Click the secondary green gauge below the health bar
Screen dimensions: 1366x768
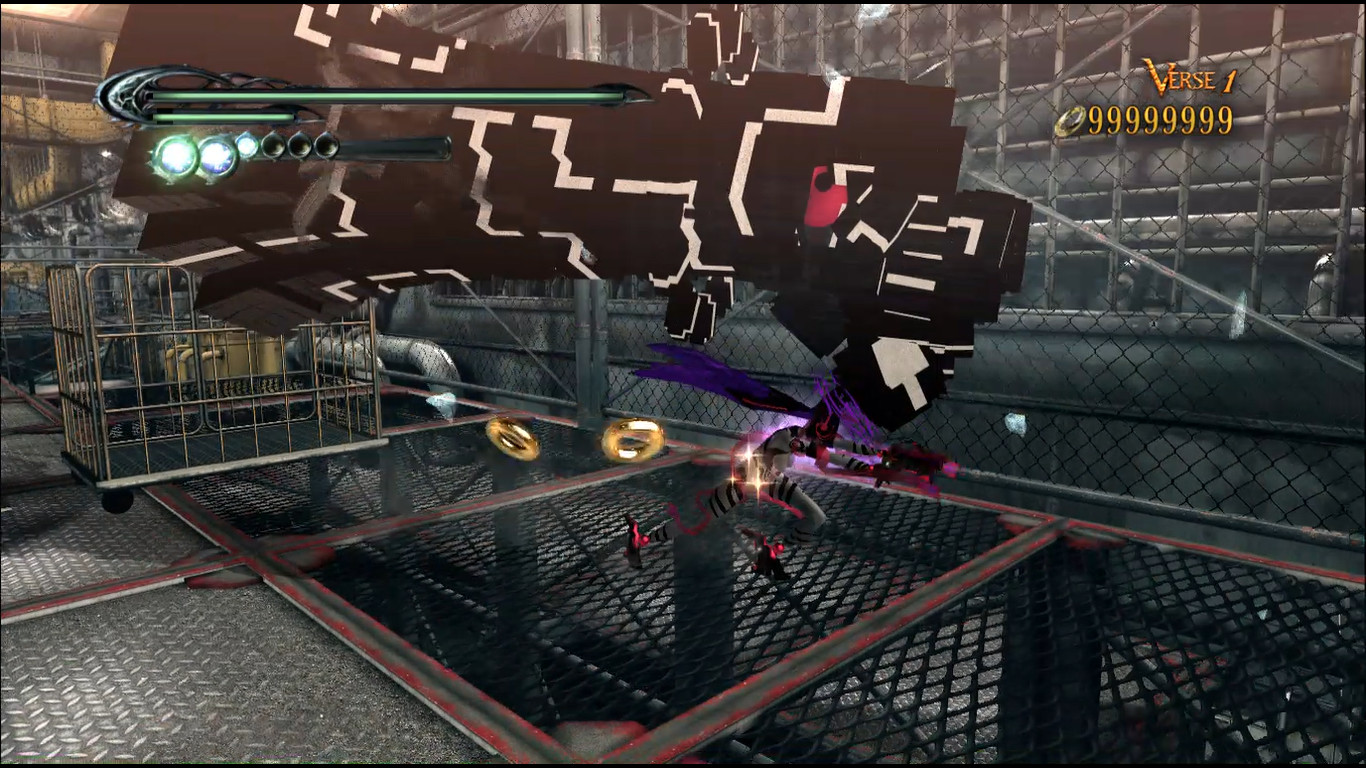coord(218,117)
